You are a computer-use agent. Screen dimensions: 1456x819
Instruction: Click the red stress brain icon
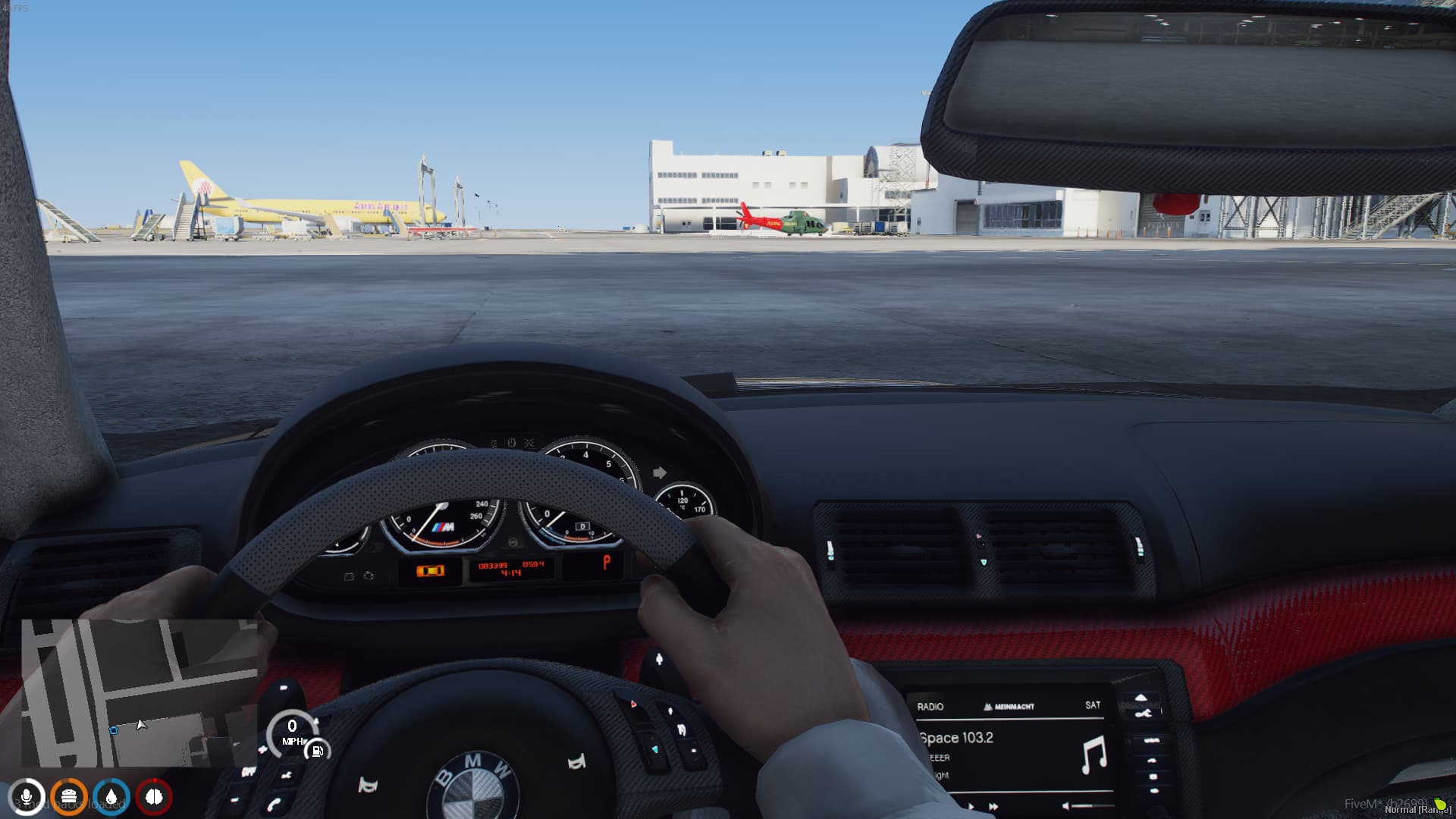point(154,797)
